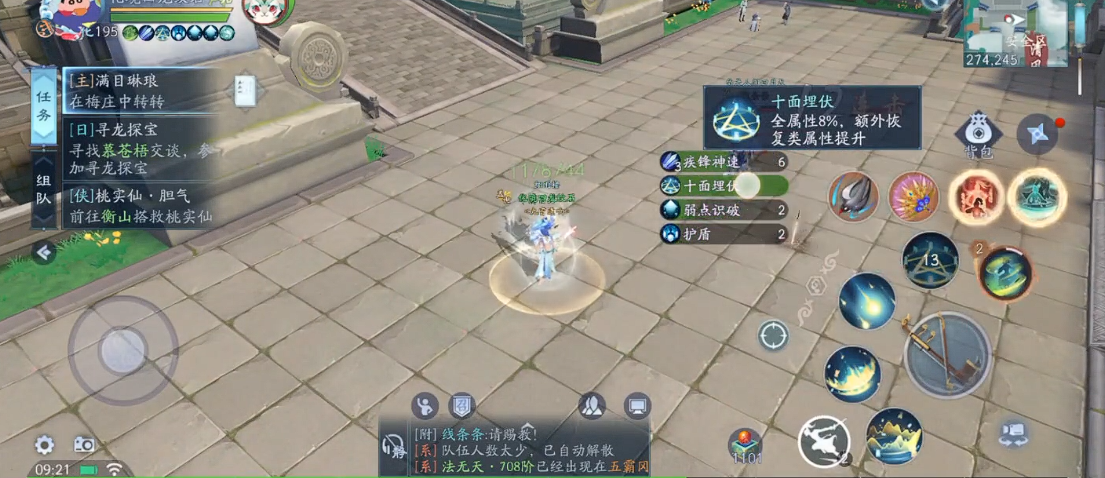Open the settings gear
The image size is (1105, 478).
click(x=45, y=445)
